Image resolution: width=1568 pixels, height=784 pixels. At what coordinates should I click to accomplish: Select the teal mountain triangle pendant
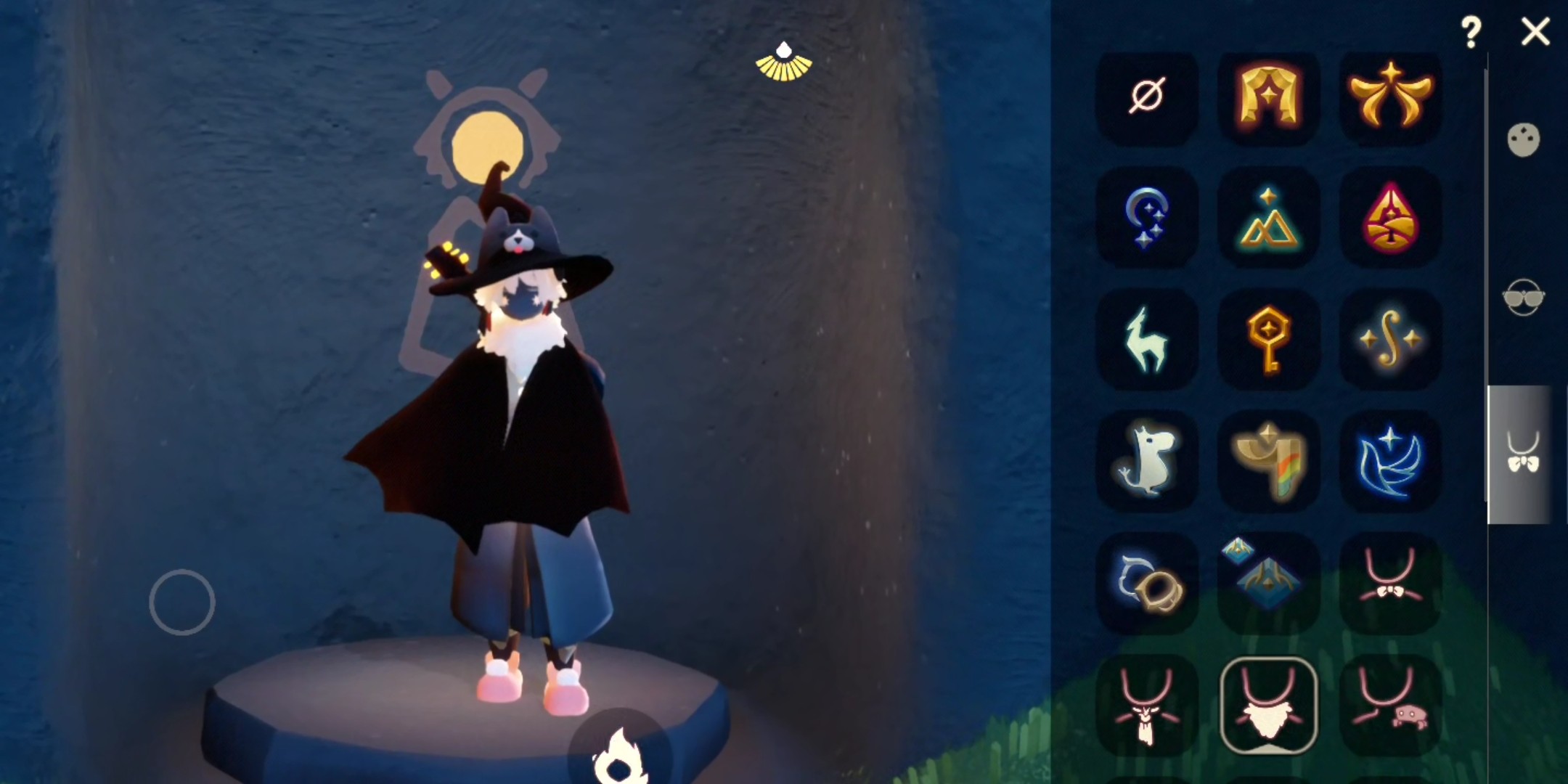pyautogui.click(x=1268, y=218)
